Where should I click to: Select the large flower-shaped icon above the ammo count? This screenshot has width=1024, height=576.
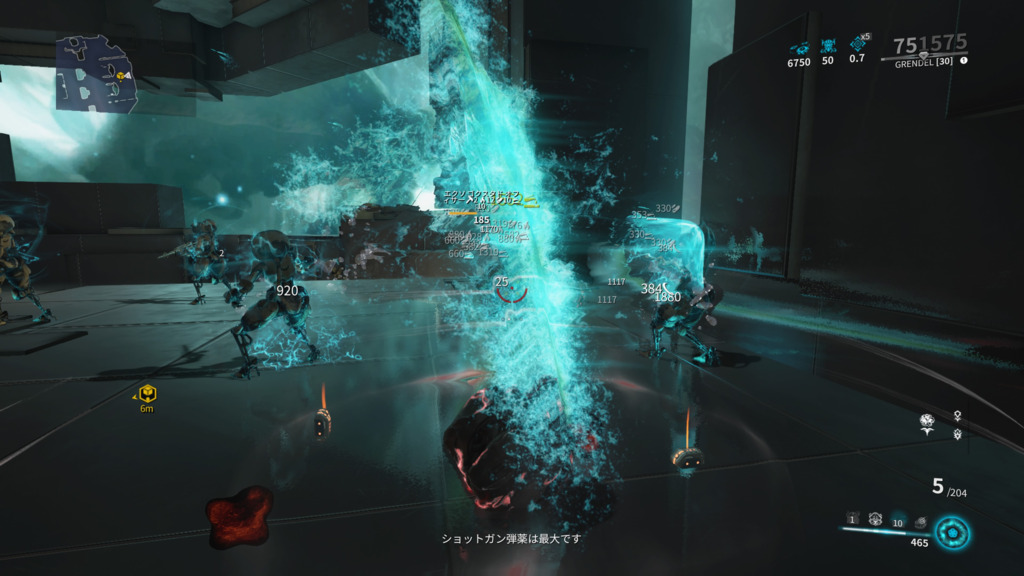coord(927,422)
